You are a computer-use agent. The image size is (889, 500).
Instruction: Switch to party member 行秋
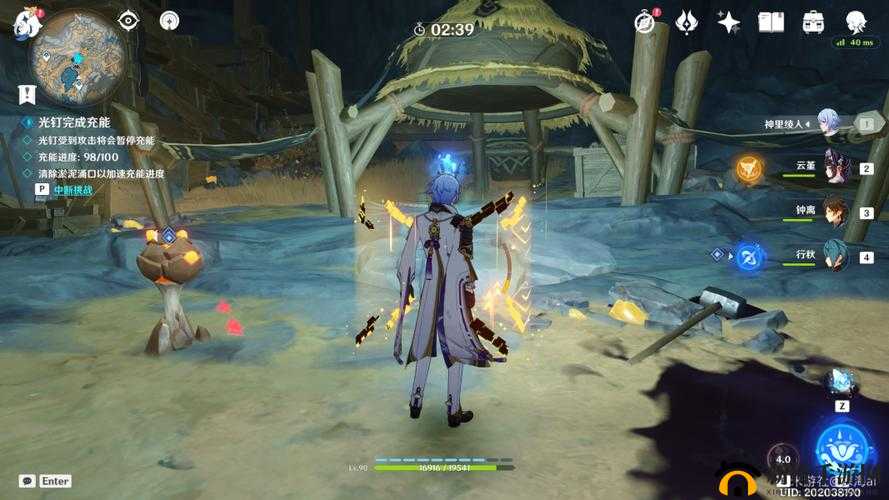[836, 256]
